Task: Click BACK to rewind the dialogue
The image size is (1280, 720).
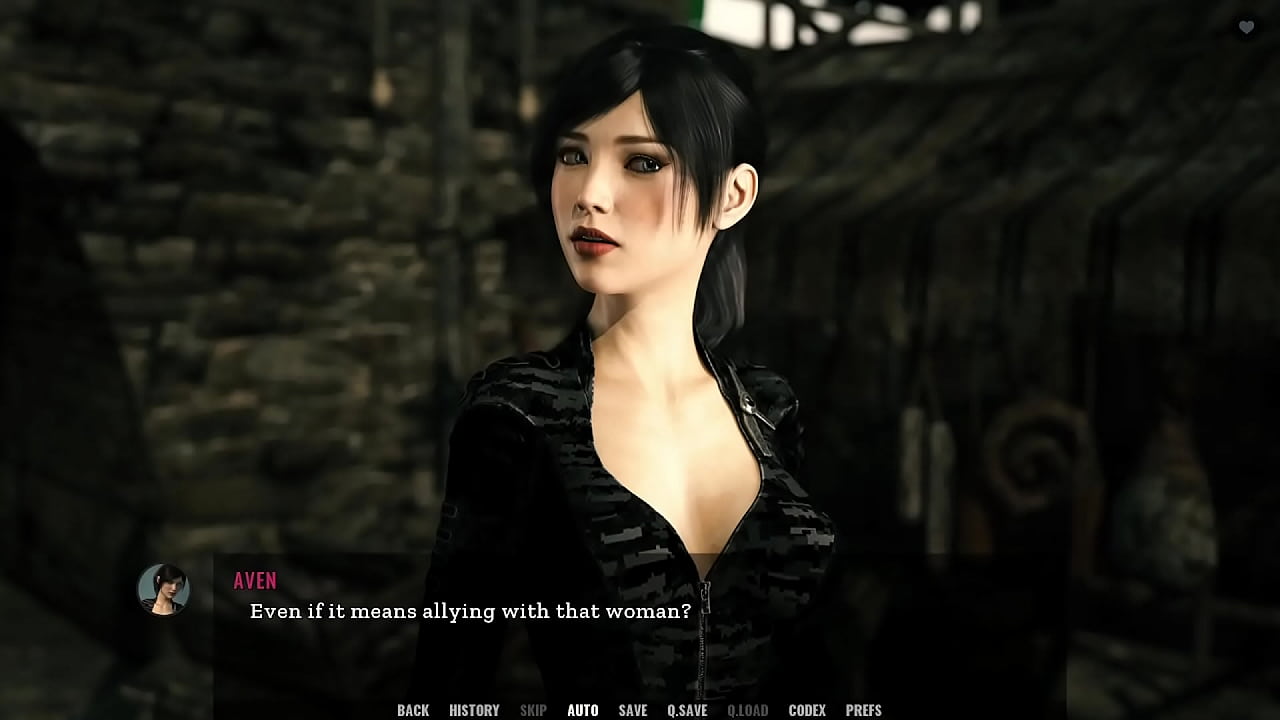Action: (412, 710)
